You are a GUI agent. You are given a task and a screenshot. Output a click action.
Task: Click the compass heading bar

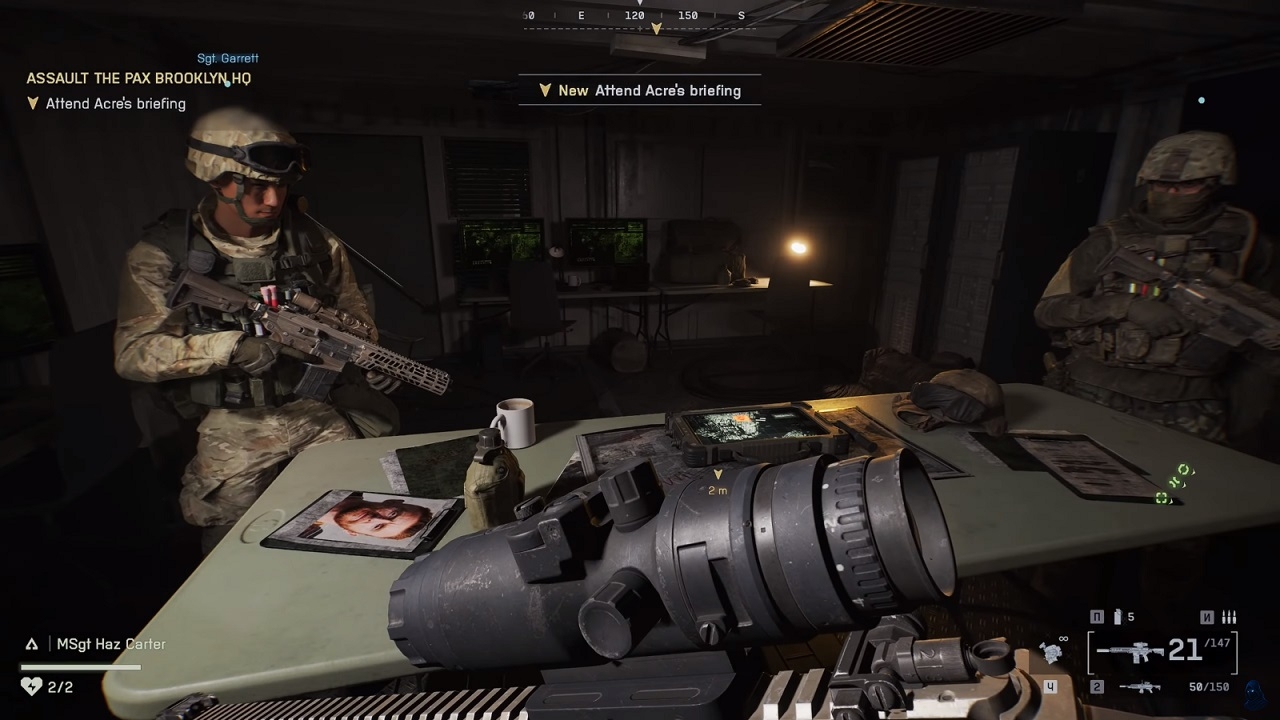(x=635, y=17)
